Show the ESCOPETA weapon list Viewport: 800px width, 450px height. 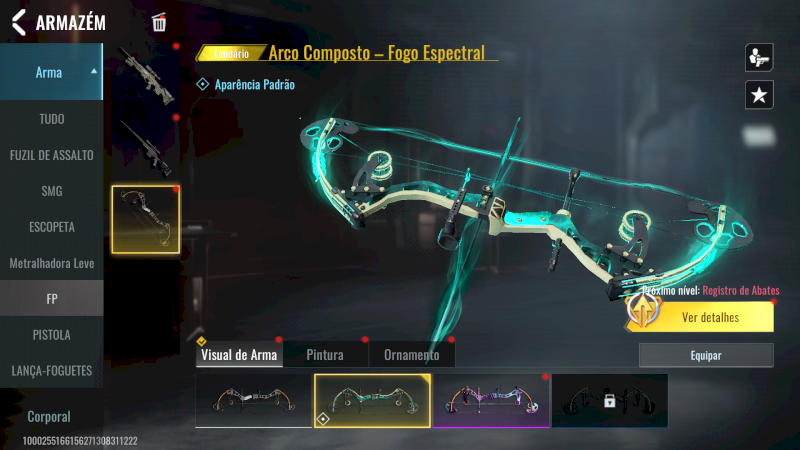click(51, 227)
